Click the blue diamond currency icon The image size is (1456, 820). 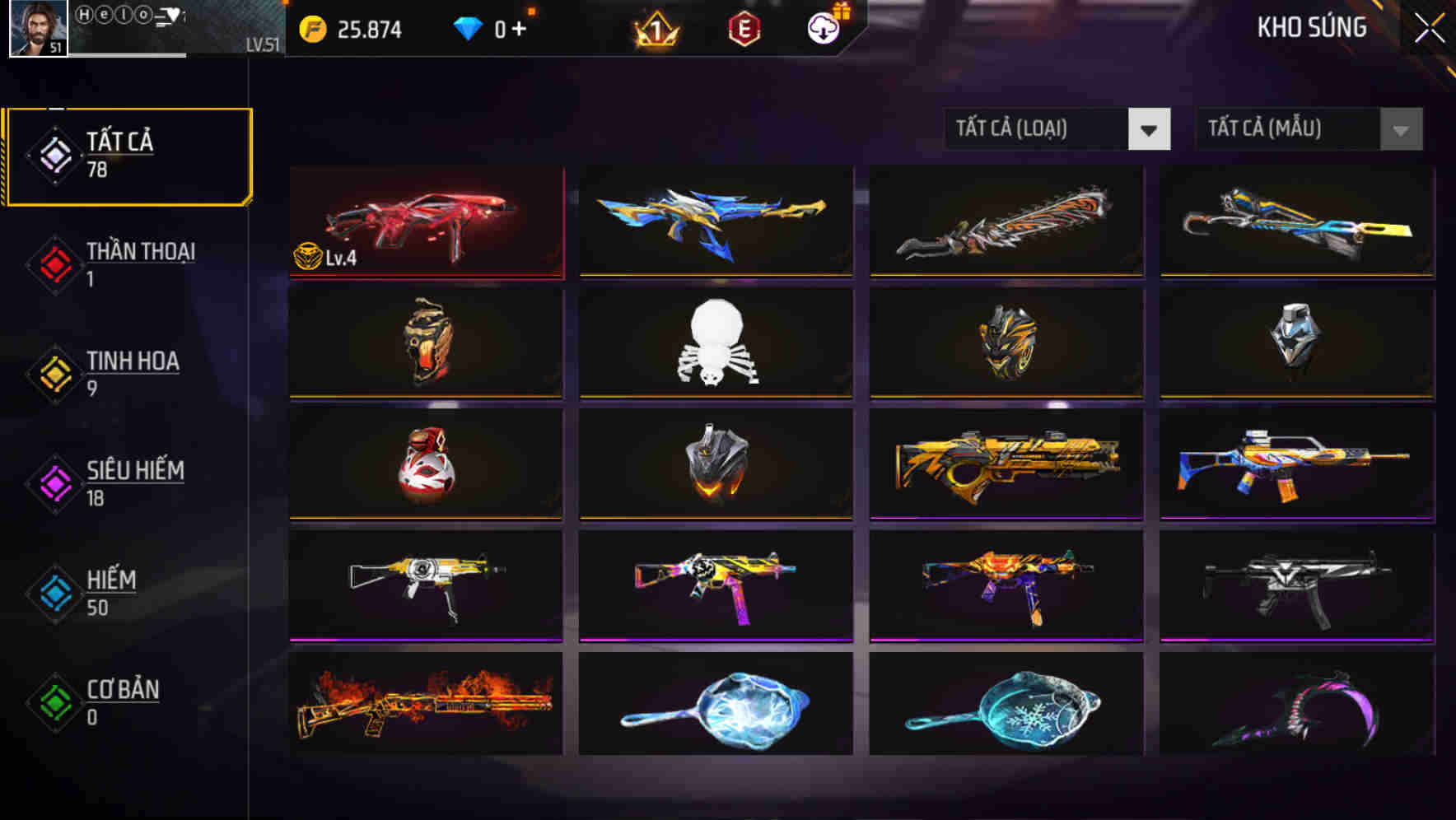[467, 28]
